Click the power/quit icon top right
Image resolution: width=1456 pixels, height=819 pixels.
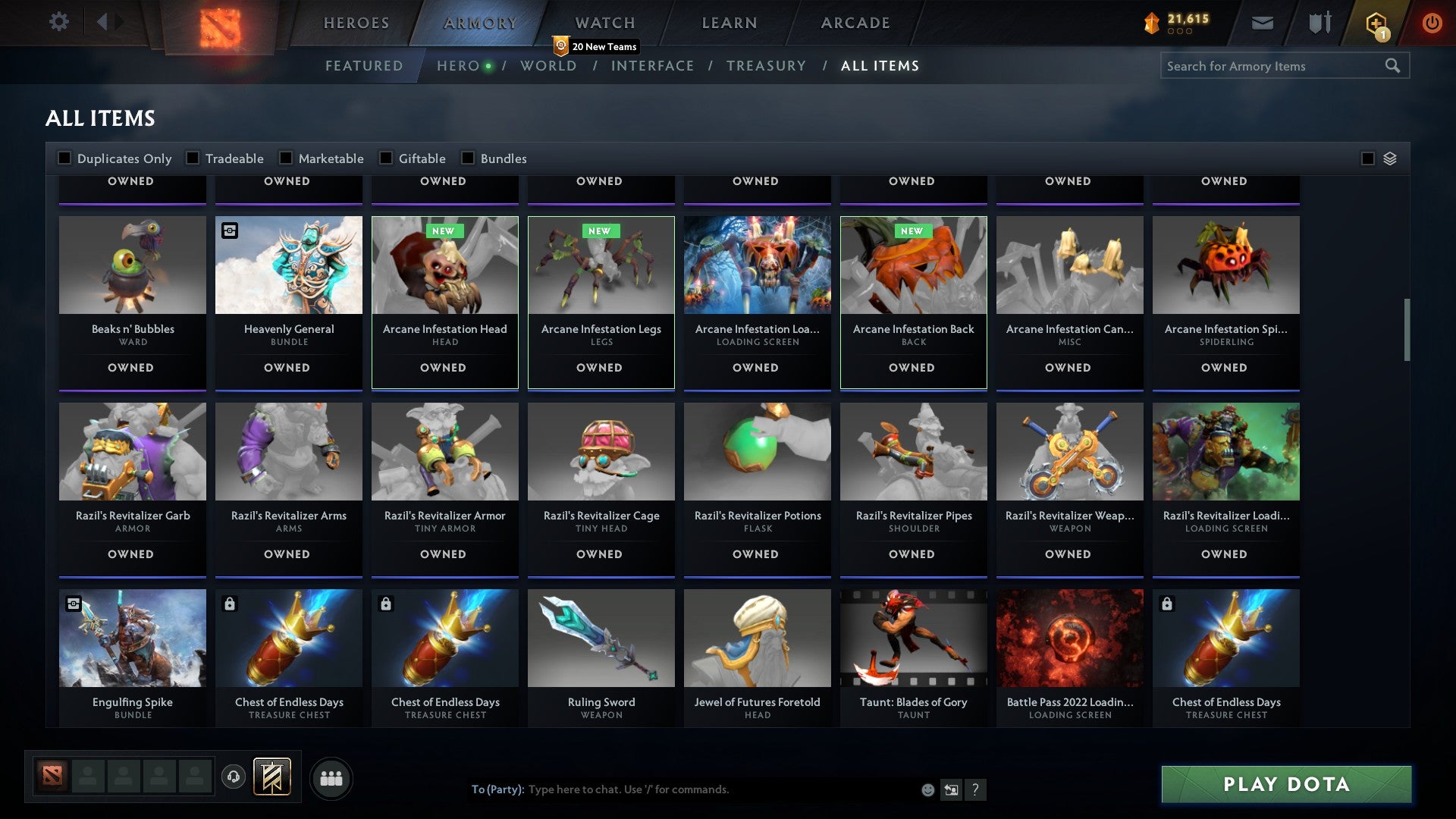[1432, 23]
